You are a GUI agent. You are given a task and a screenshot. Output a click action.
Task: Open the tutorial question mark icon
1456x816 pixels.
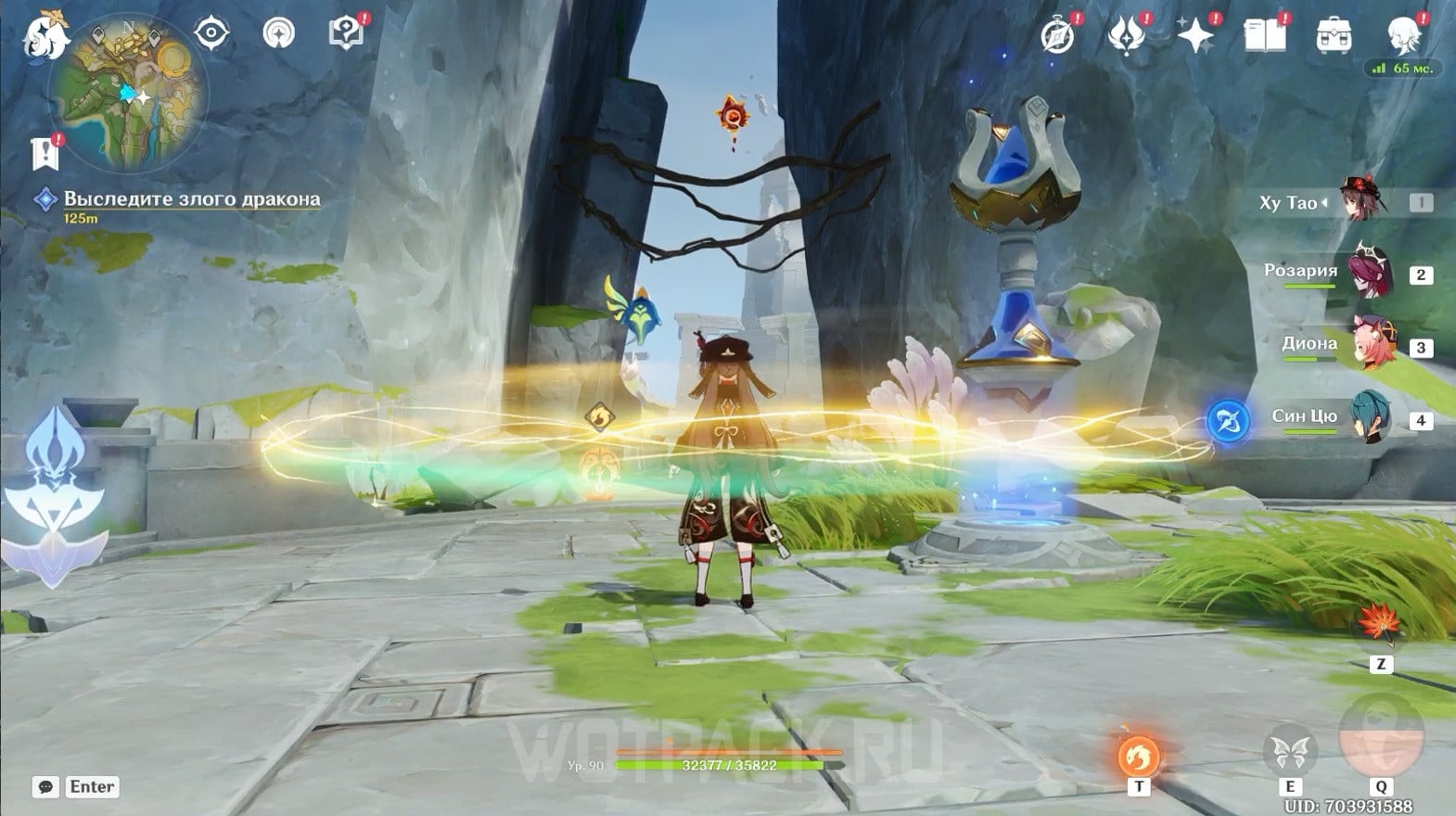point(346,33)
